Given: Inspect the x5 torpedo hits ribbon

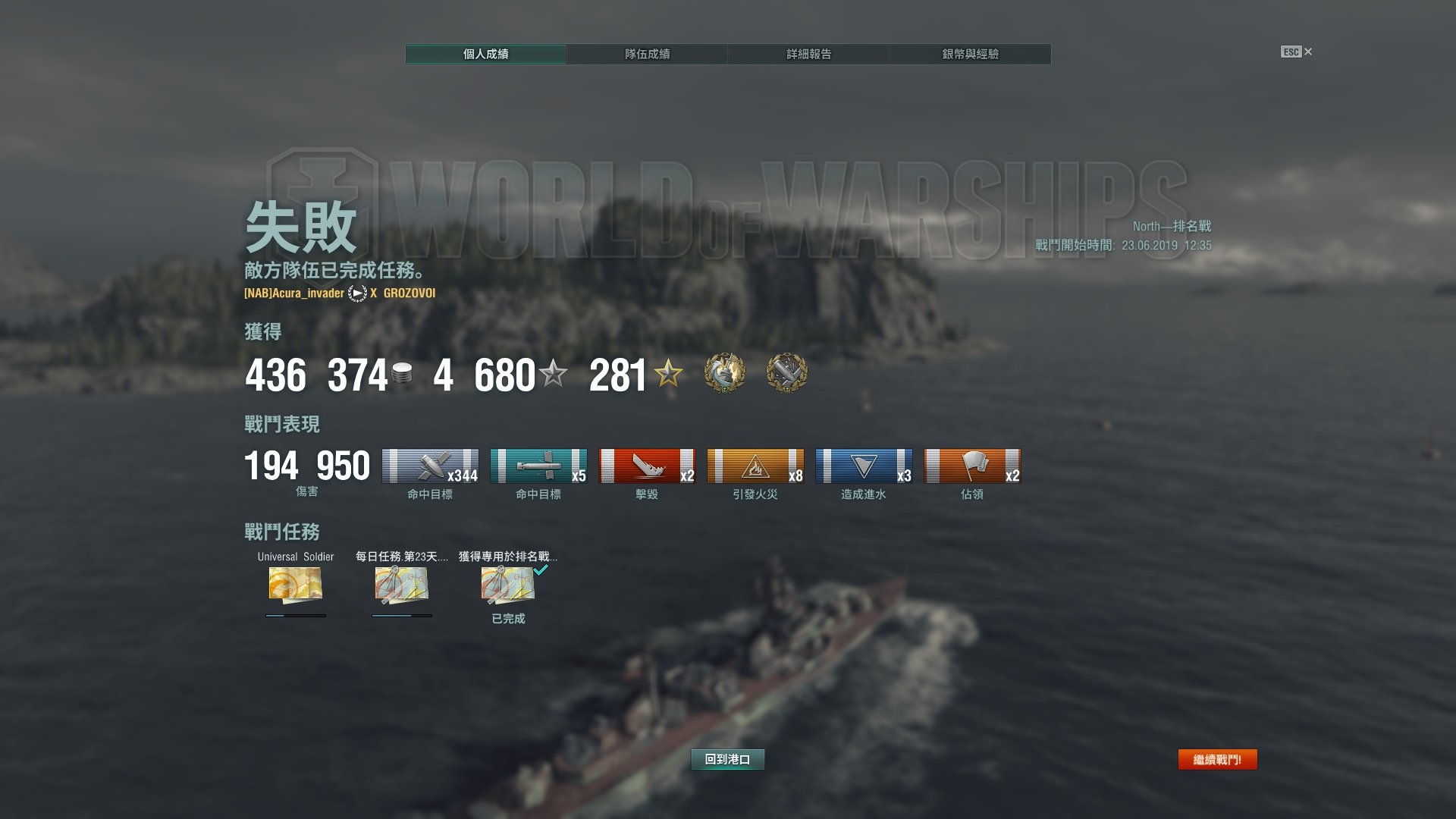Looking at the screenshot, I should (x=538, y=466).
